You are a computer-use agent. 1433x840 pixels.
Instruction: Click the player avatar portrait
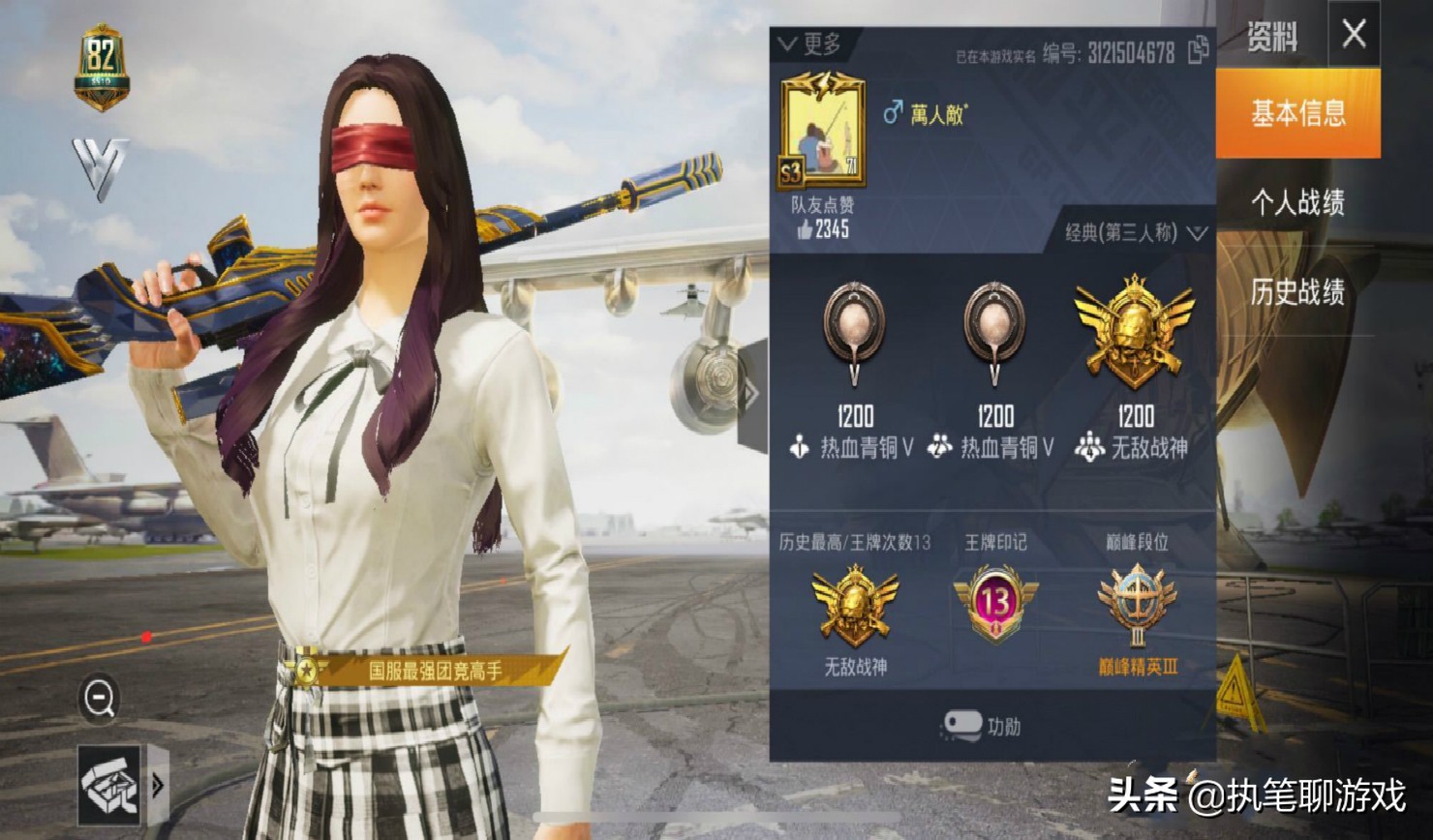click(822, 131)
